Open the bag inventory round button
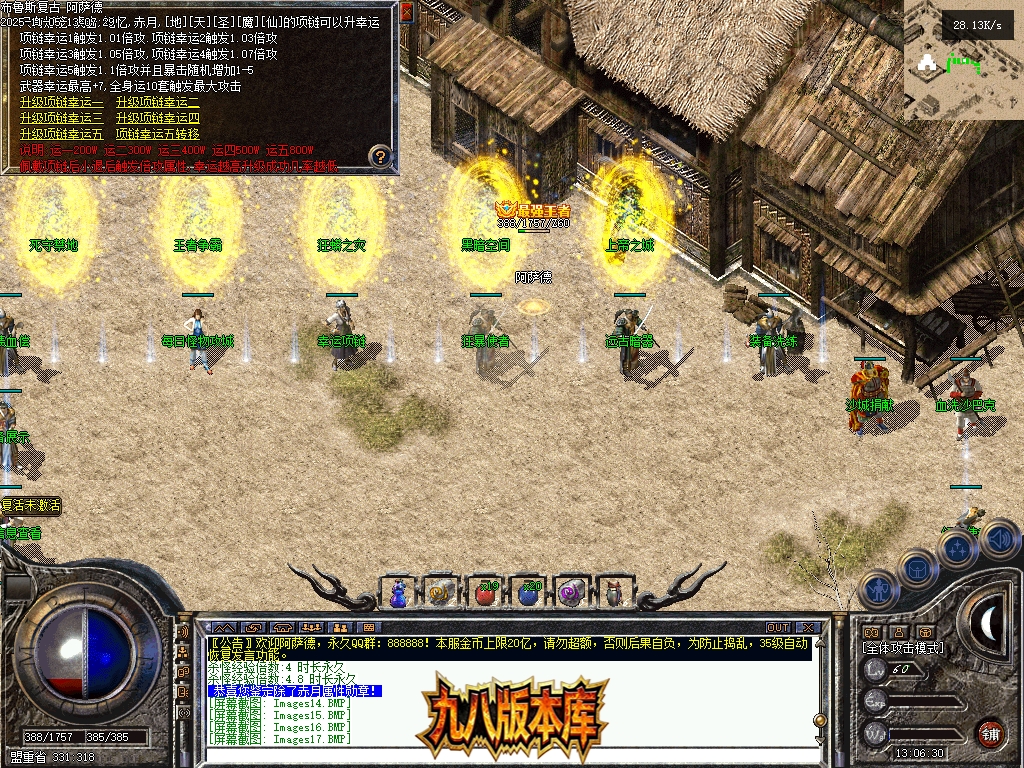1024x768 pixels. click(916, 568)
